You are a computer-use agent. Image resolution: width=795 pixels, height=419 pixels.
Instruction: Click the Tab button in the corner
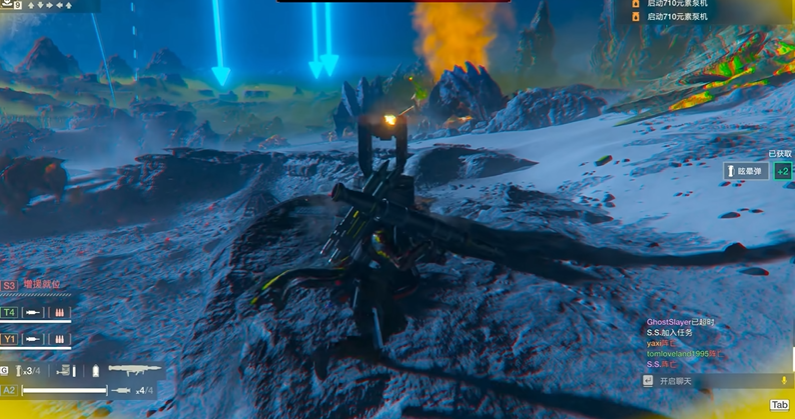click(x=779, y=405)
